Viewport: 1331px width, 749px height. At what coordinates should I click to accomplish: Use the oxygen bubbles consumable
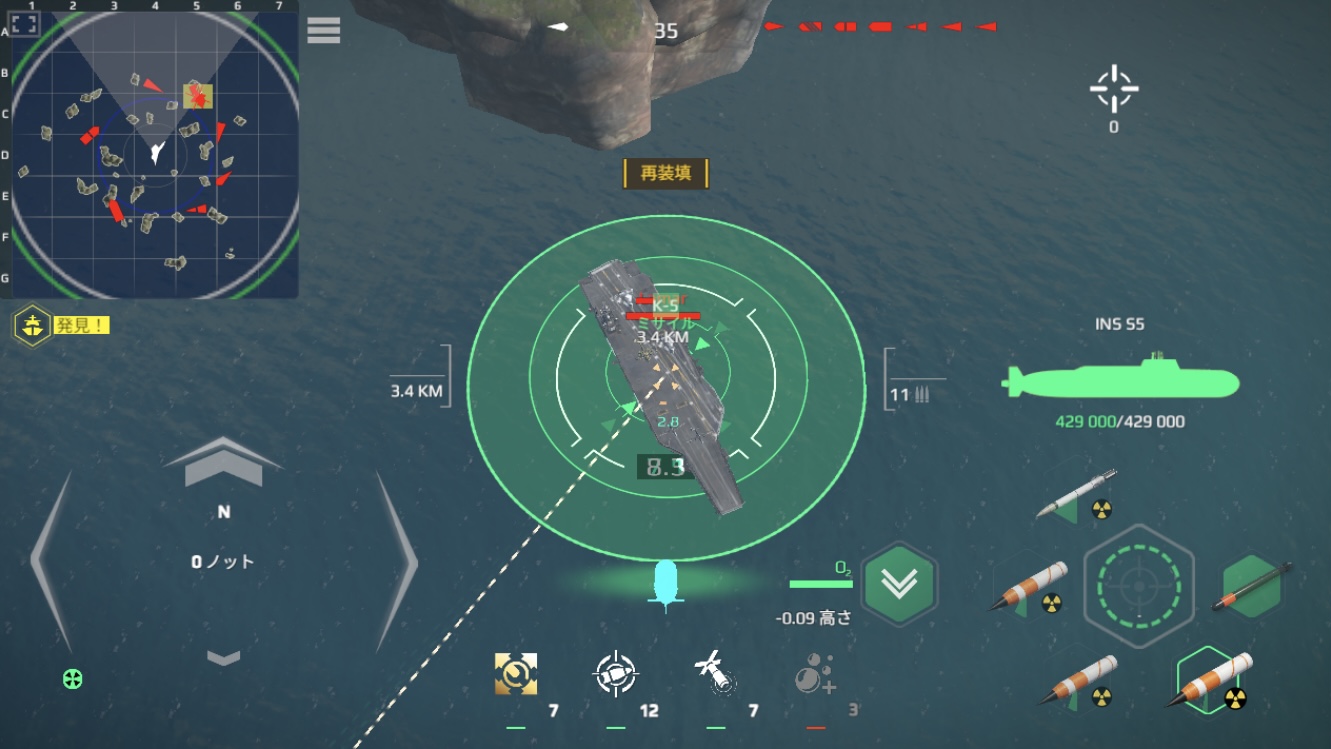point(814,675)
